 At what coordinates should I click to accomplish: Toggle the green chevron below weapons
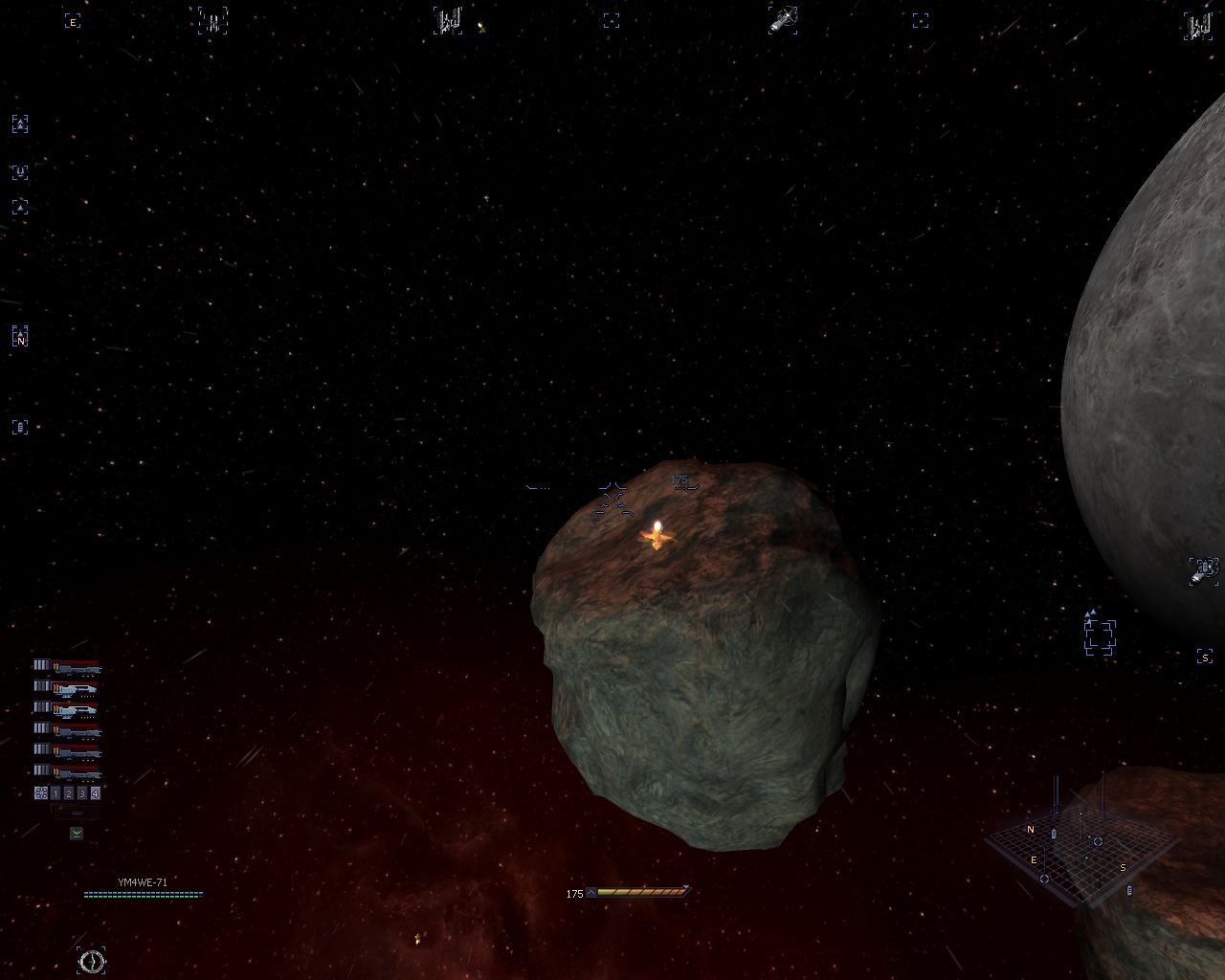point(77,834)
